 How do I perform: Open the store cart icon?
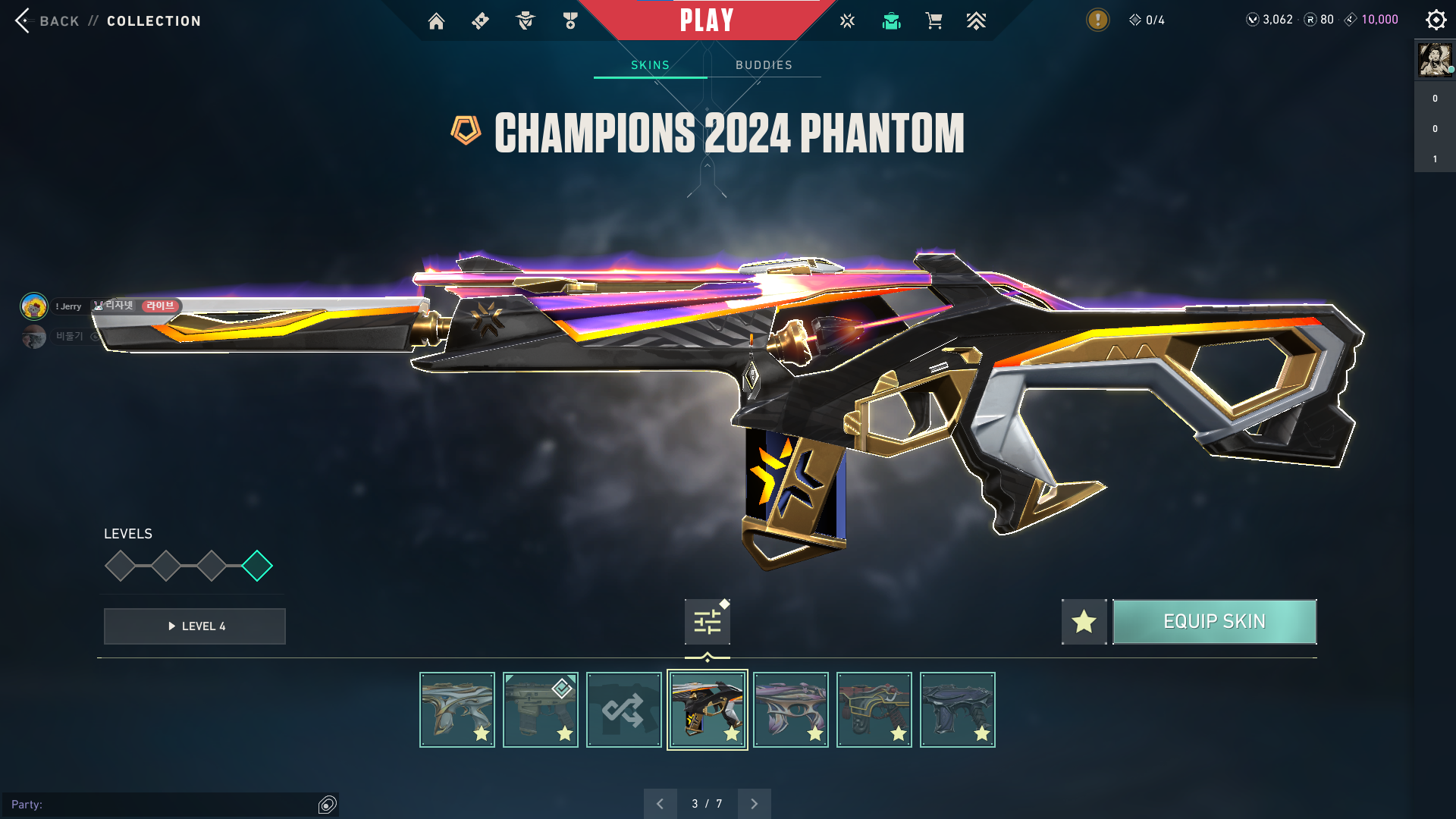(934, 21)
